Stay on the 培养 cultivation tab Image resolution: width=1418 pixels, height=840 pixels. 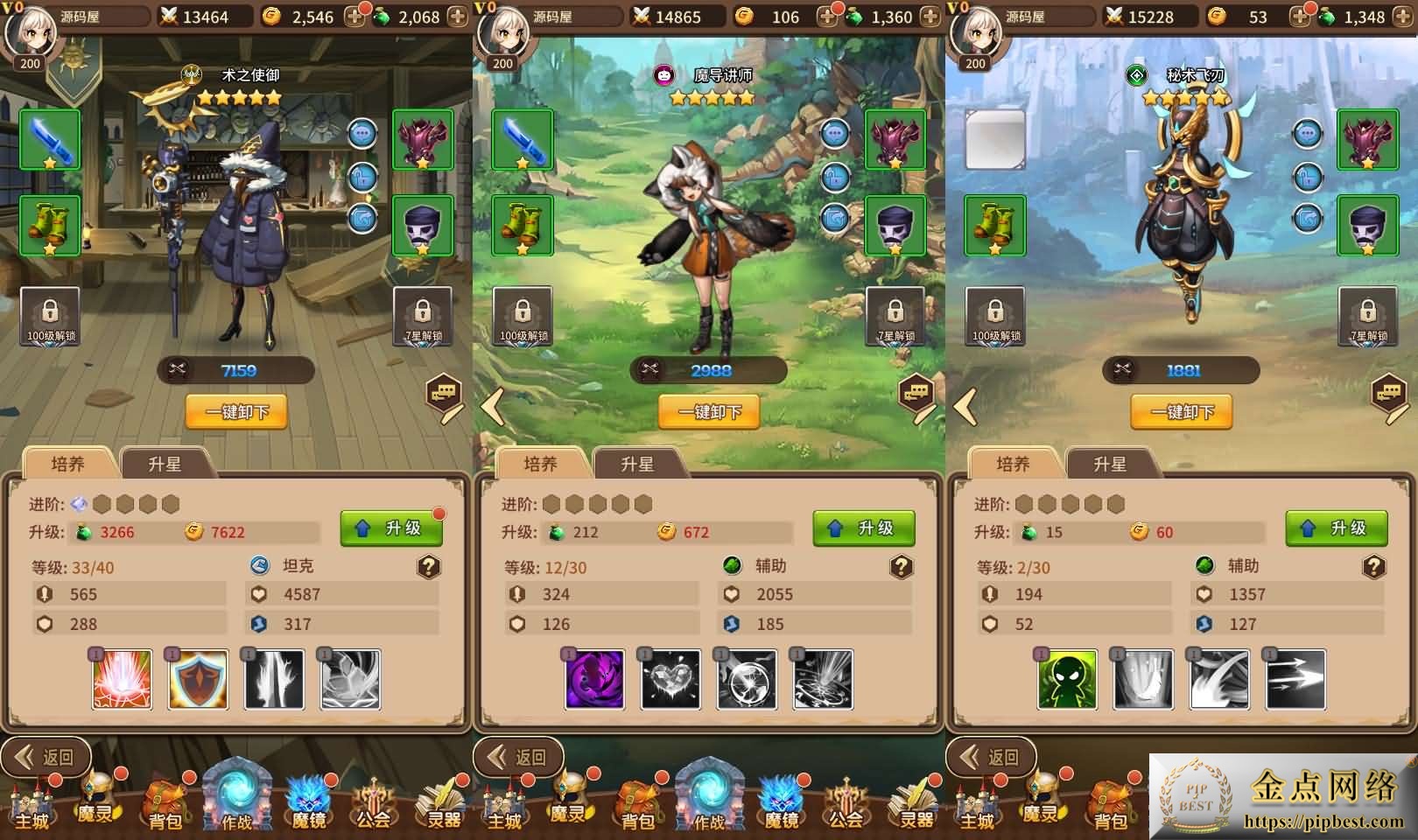pos(68,464)
